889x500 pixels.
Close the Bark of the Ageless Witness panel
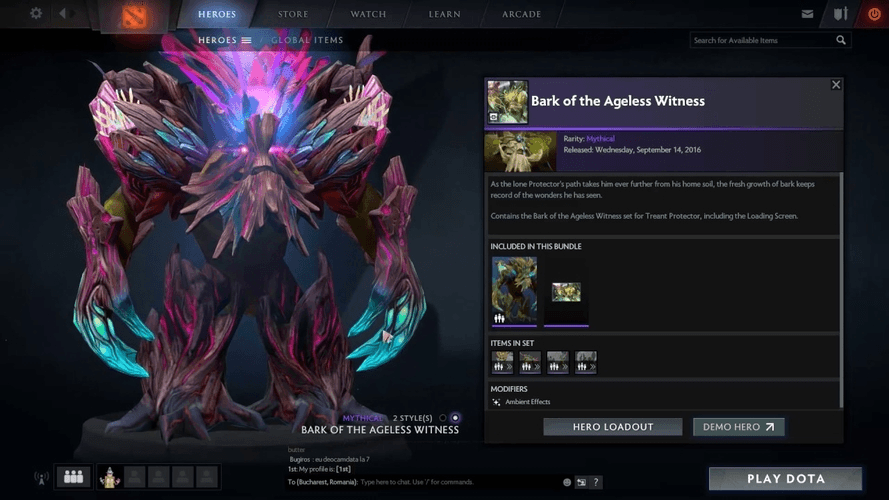(836, 85)
